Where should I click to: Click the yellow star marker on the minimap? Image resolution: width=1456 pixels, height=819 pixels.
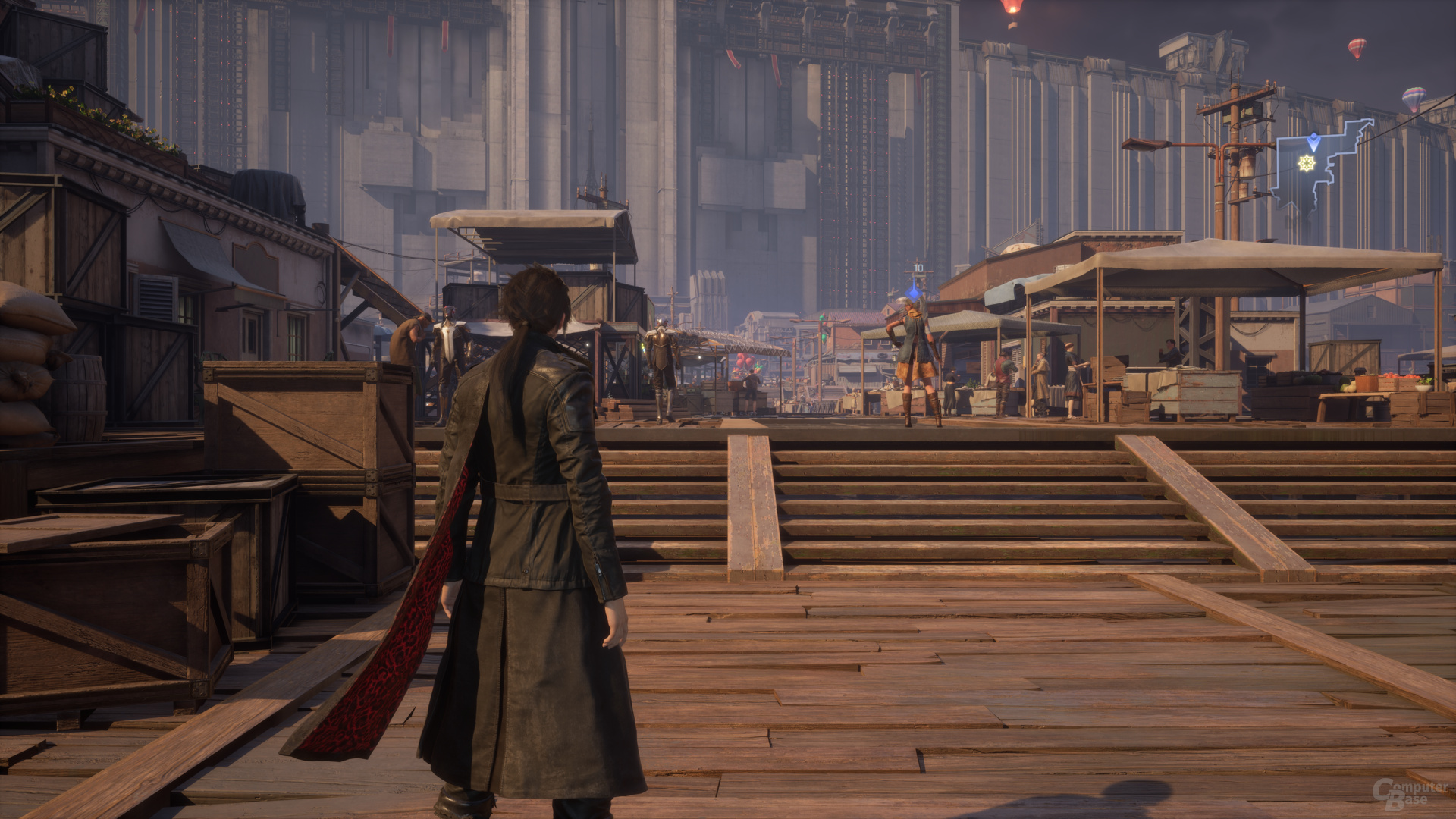click(1306, 162)
